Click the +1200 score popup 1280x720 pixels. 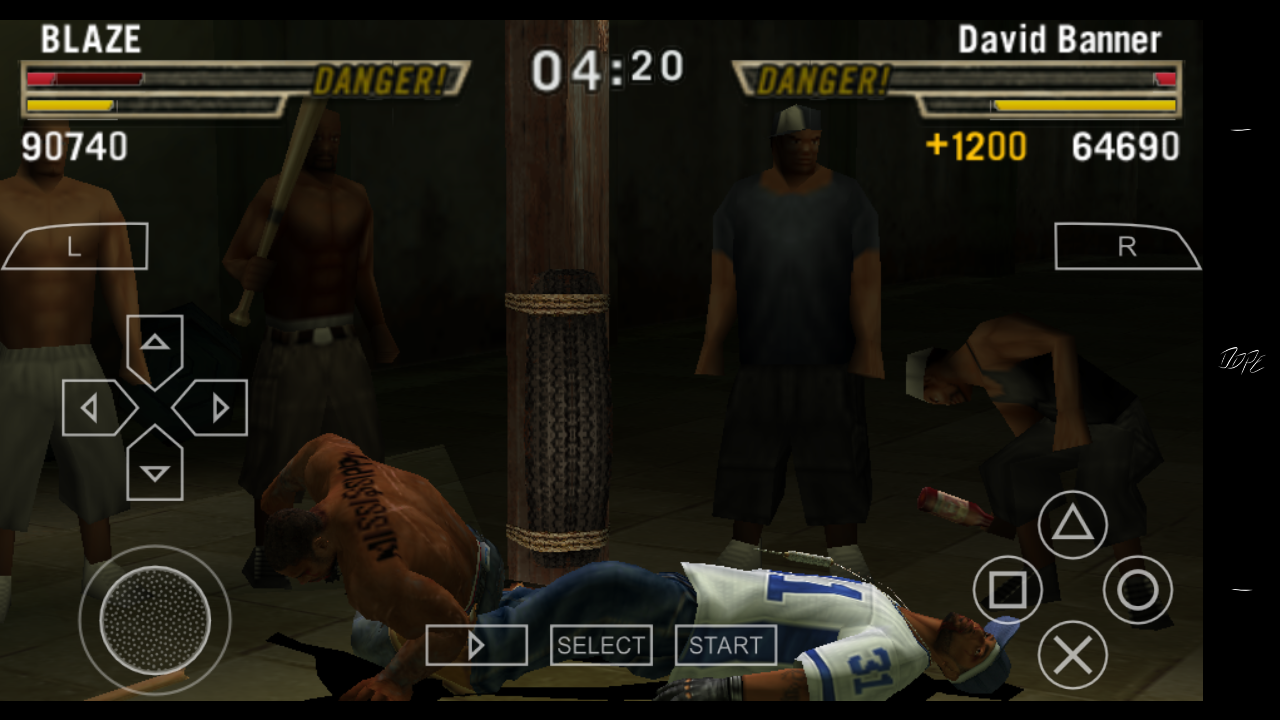[975, 147]
